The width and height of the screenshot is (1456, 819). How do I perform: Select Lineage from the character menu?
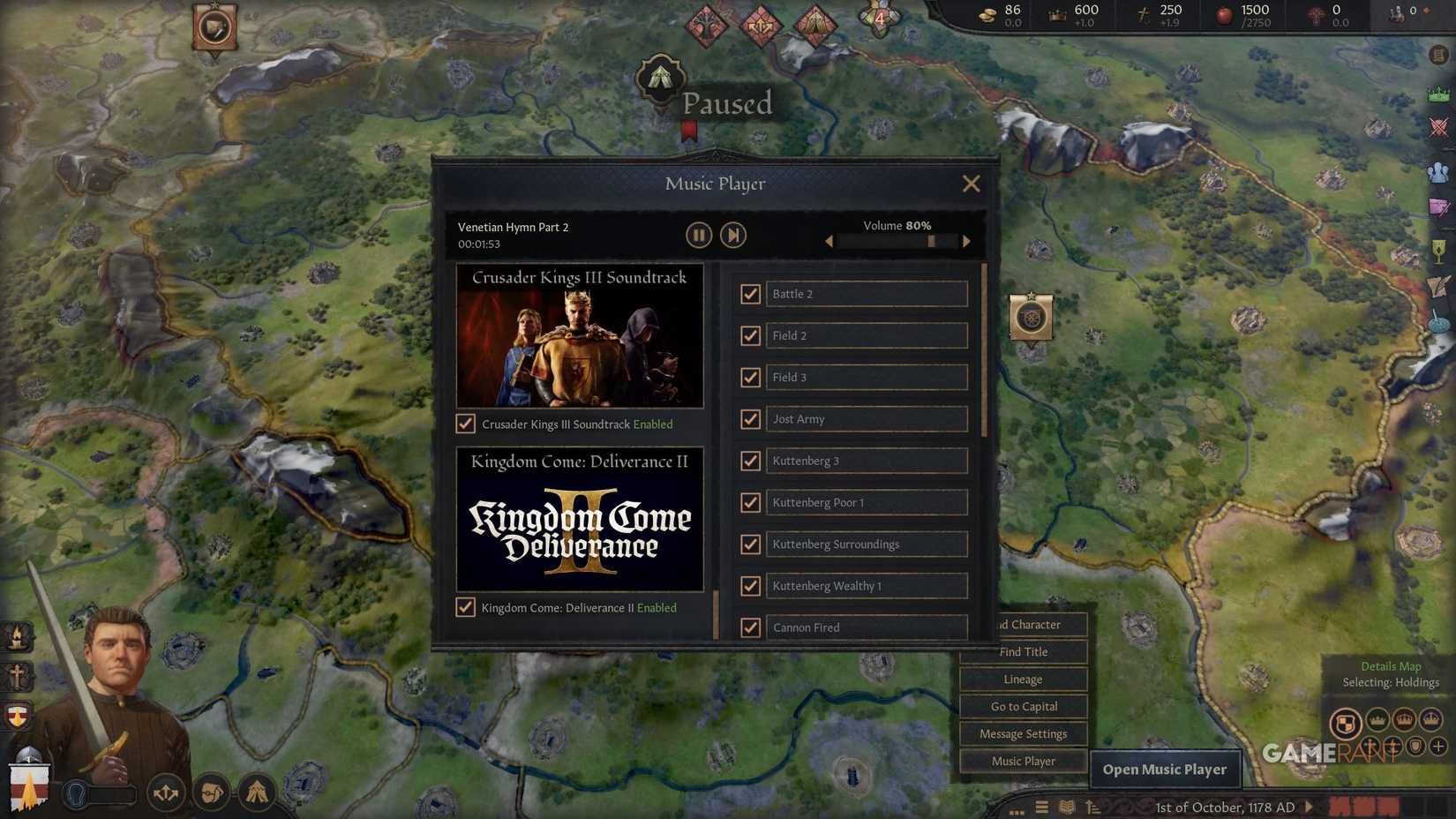pyautogui.click(x=1023, y=679)
